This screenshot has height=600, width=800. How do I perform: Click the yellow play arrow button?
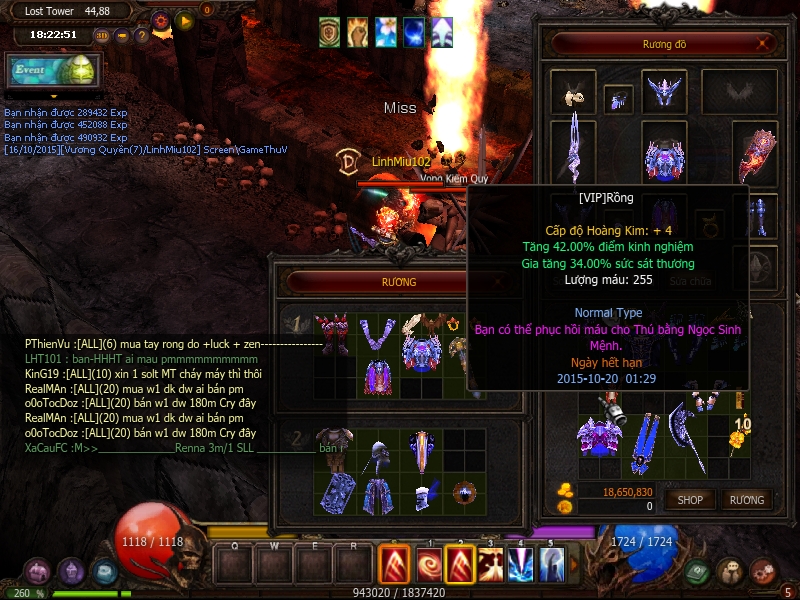point(184,19)
